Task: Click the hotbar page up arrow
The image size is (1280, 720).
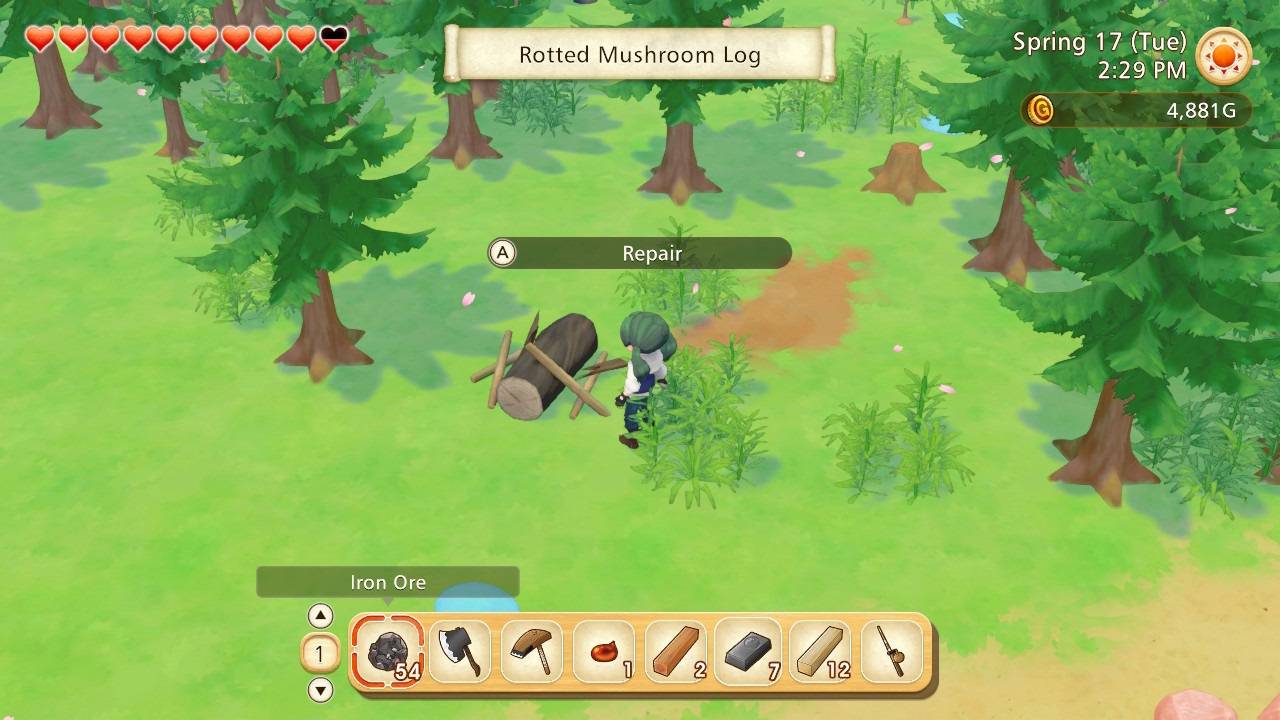Action: [320, 616]
